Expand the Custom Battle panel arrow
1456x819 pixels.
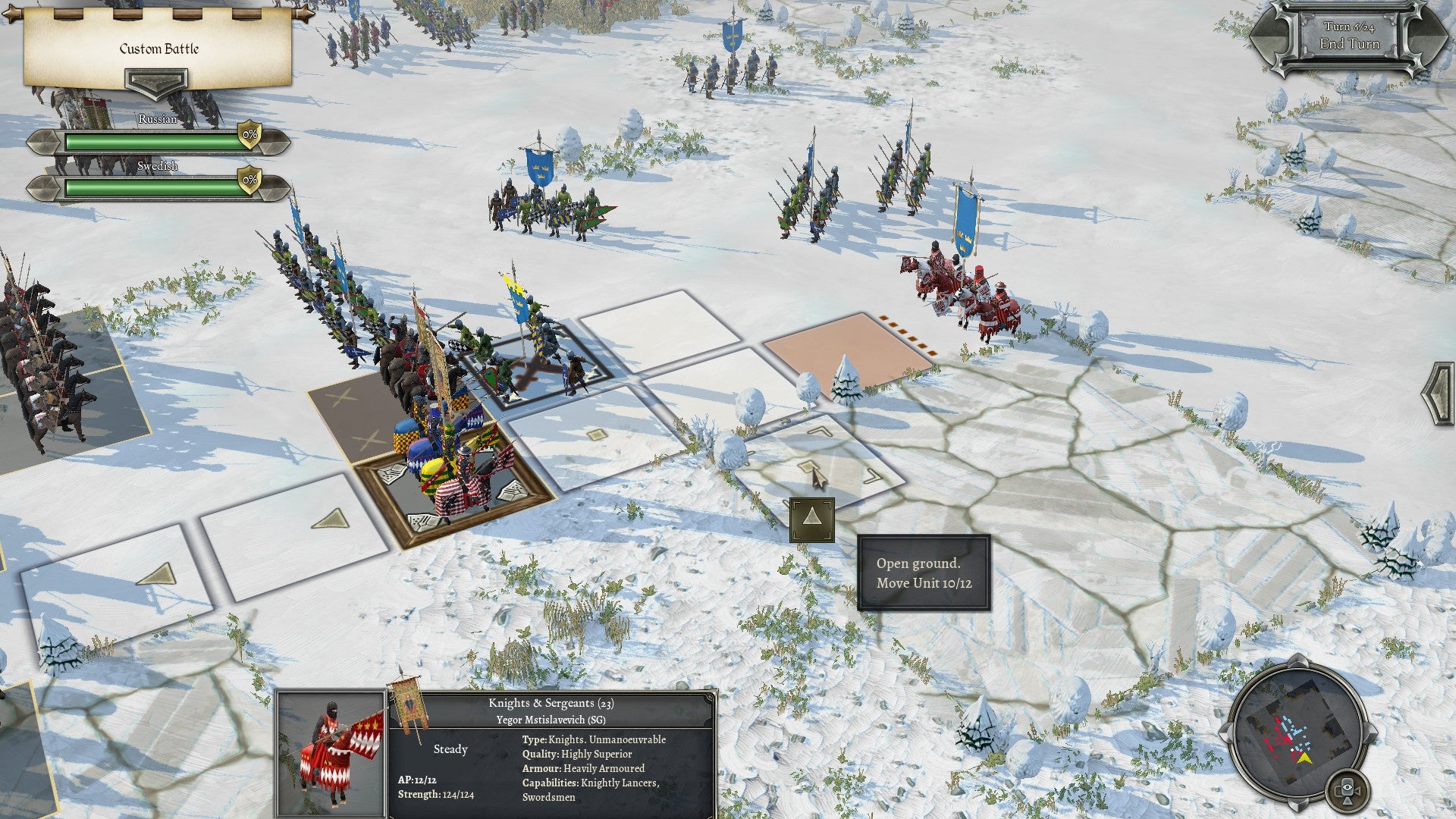coord(155,80)
